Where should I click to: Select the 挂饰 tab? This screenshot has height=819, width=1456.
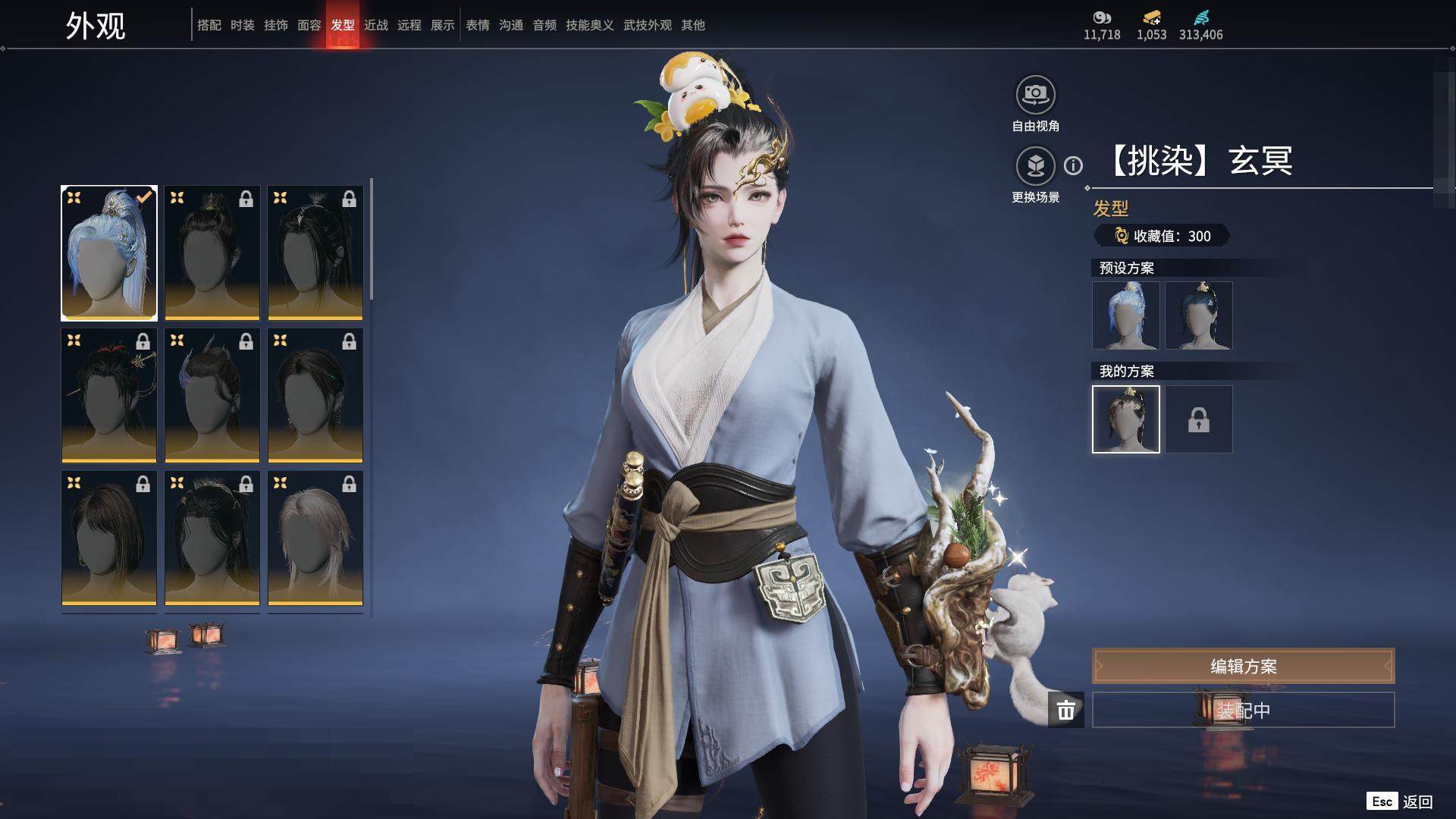275,25
